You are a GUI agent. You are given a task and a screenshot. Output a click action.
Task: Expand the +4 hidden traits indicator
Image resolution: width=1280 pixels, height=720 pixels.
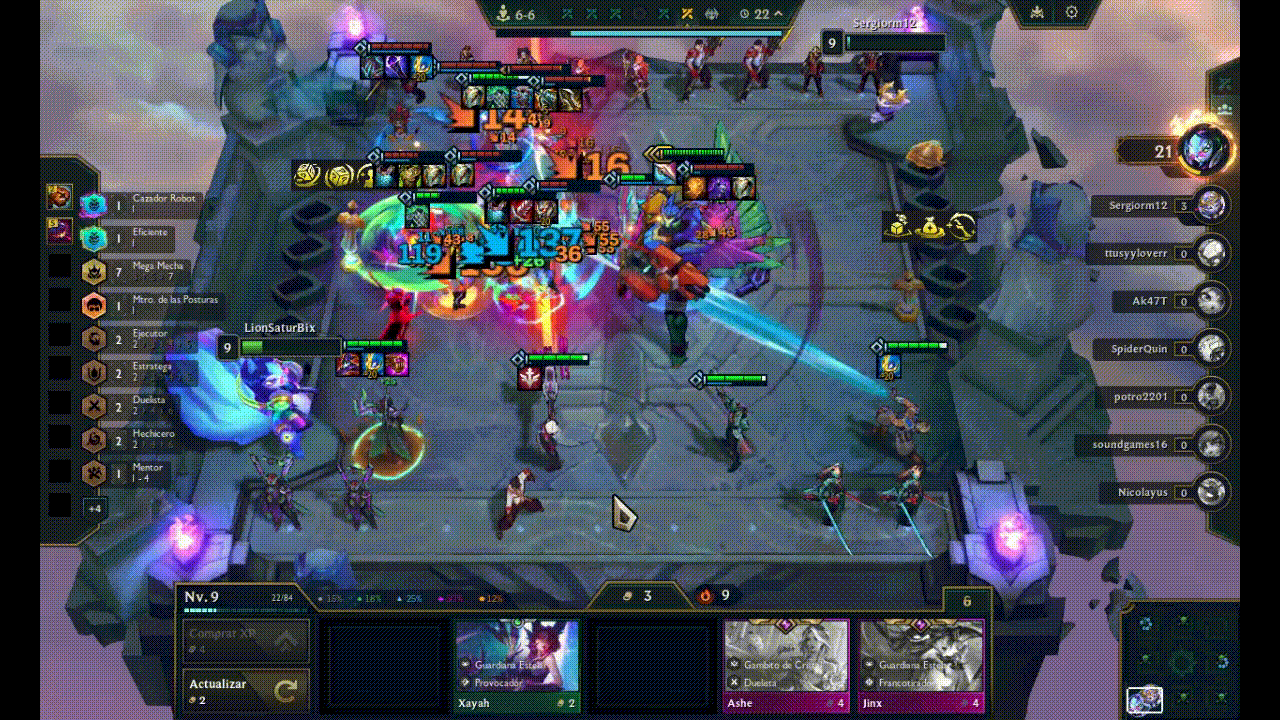click(x=94, y=508)
